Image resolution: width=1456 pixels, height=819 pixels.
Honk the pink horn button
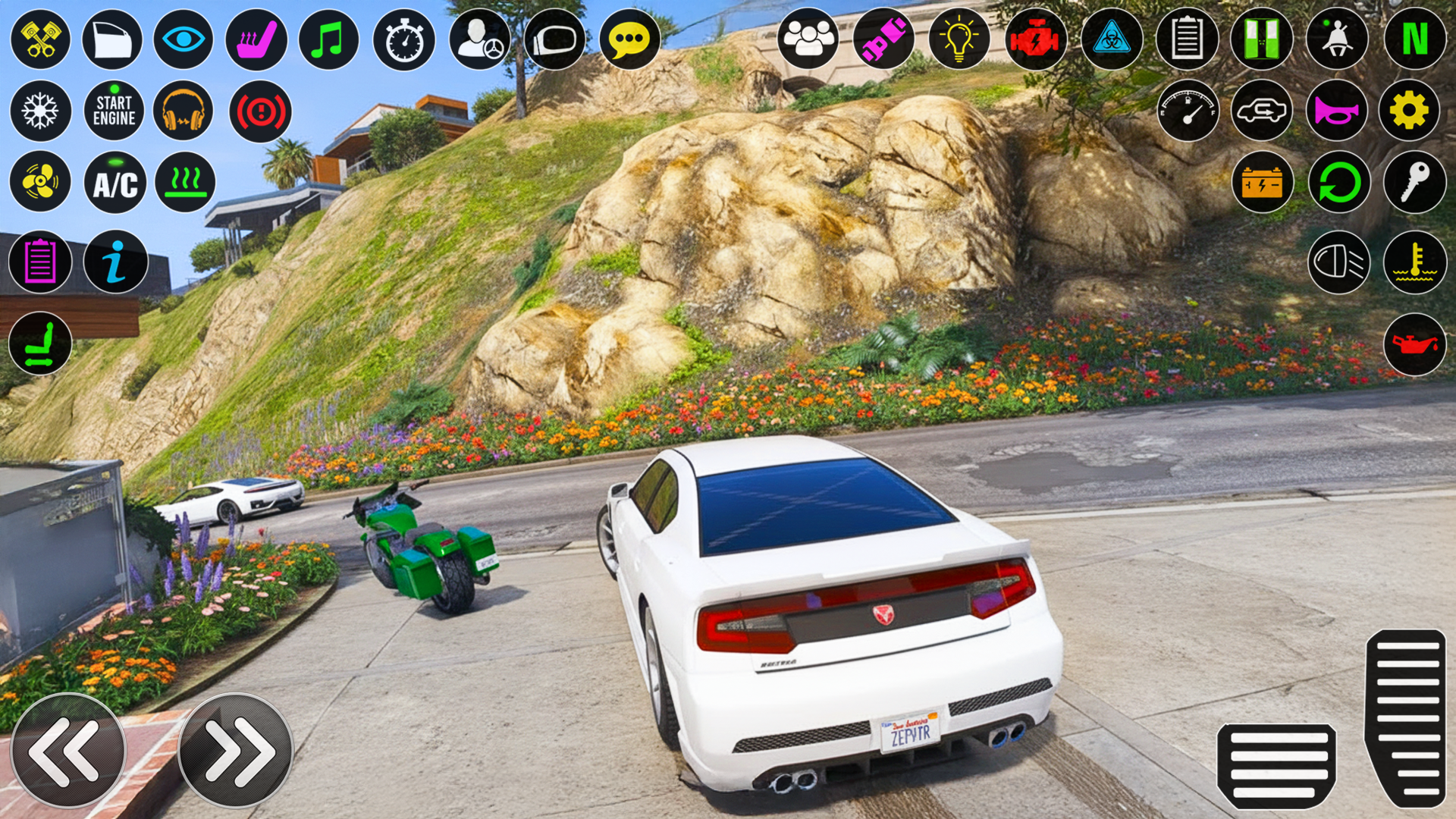[1336, 111]
